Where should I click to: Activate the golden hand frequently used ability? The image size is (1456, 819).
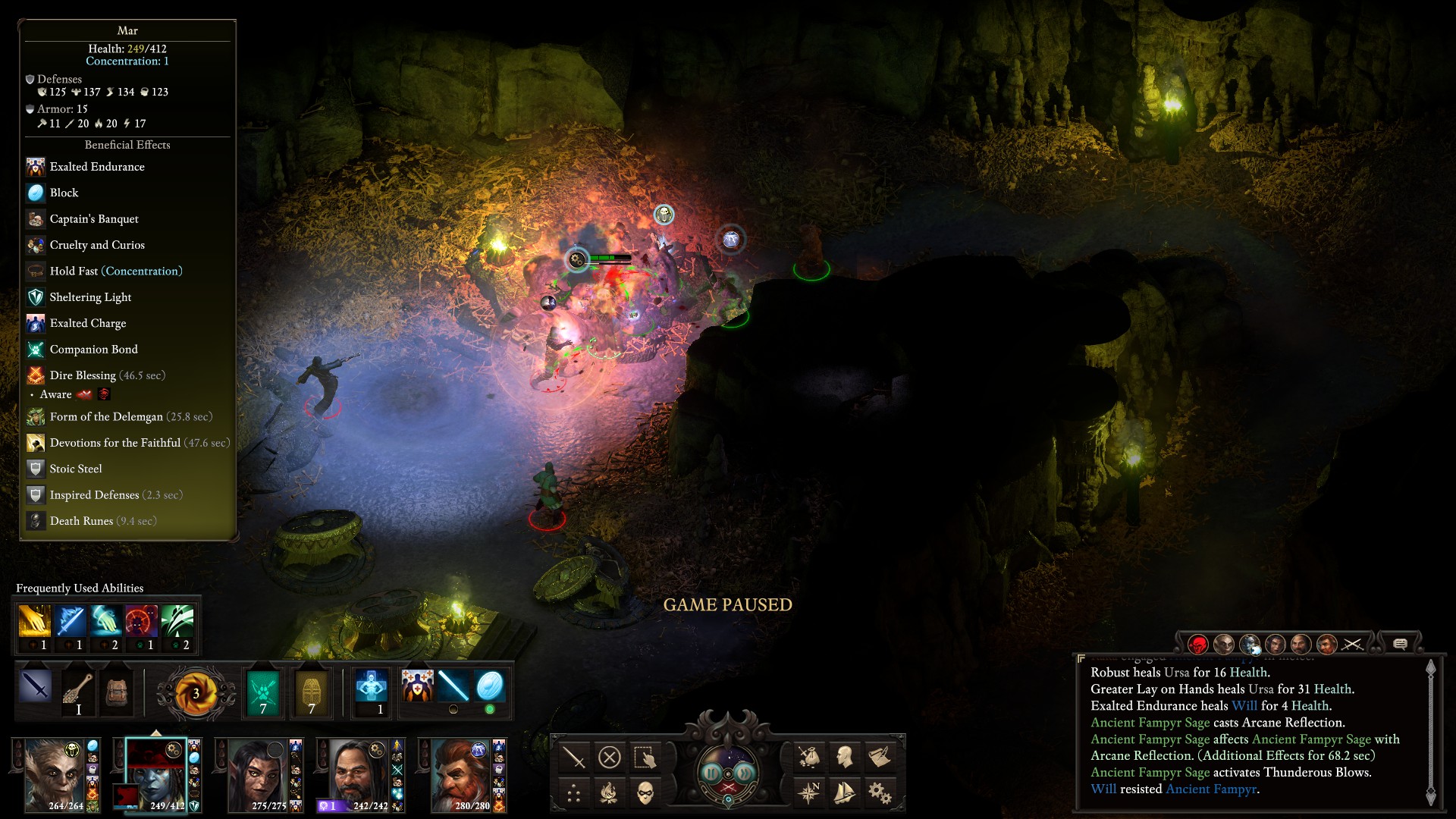[35, 622]
